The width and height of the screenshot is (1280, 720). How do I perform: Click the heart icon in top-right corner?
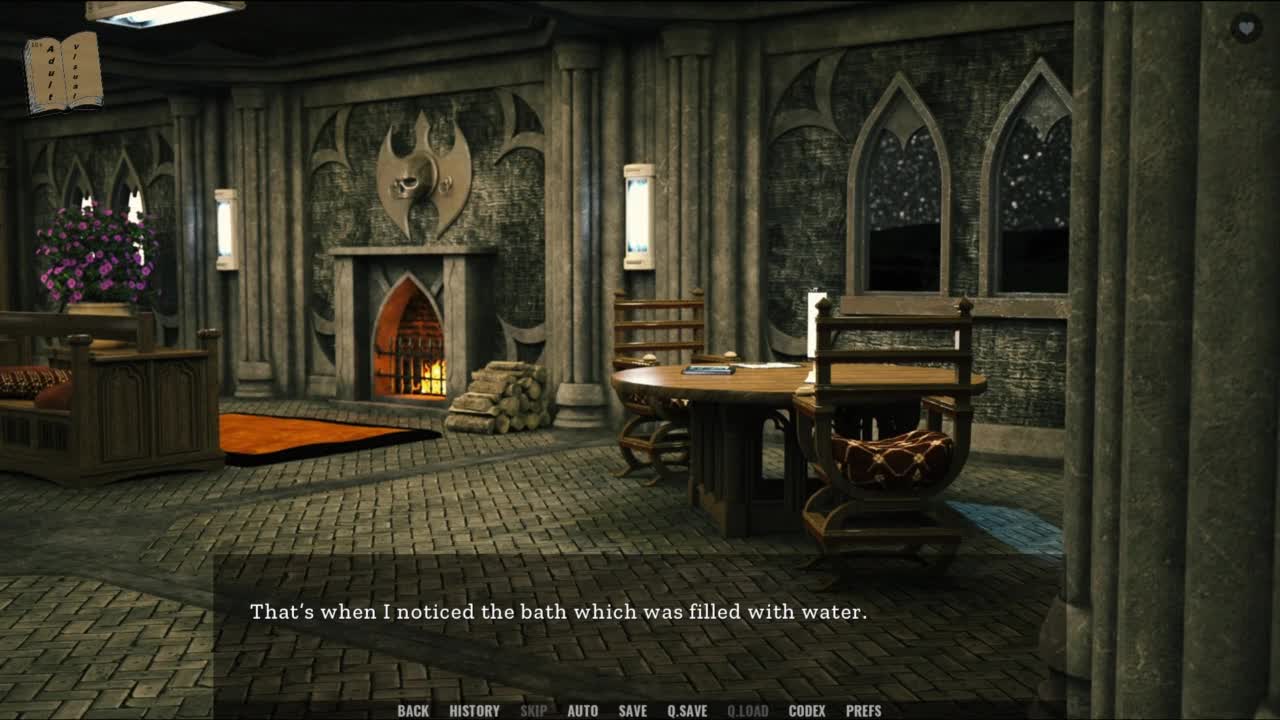[x=1246, y=27]
